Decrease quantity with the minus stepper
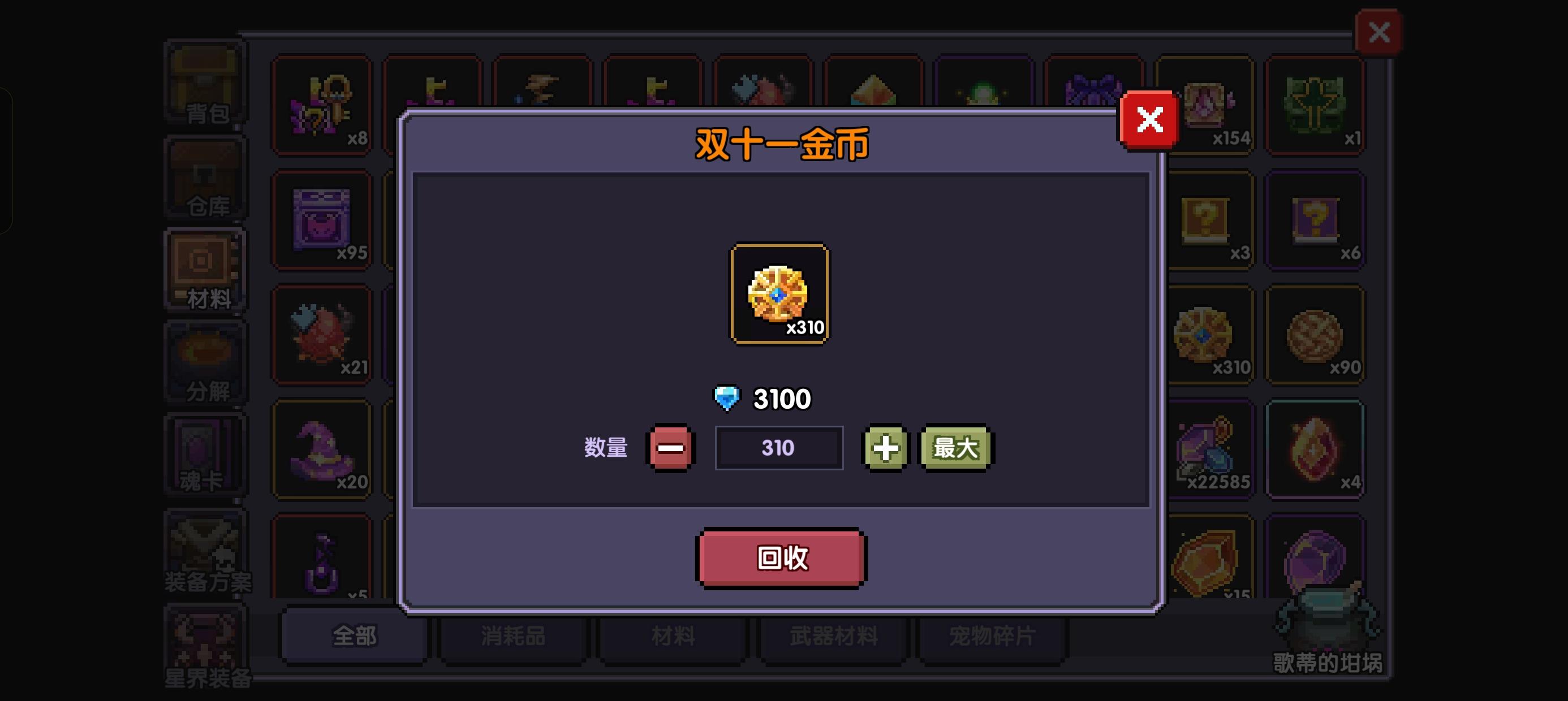The image size is (1568, 701). click(670, 448)
